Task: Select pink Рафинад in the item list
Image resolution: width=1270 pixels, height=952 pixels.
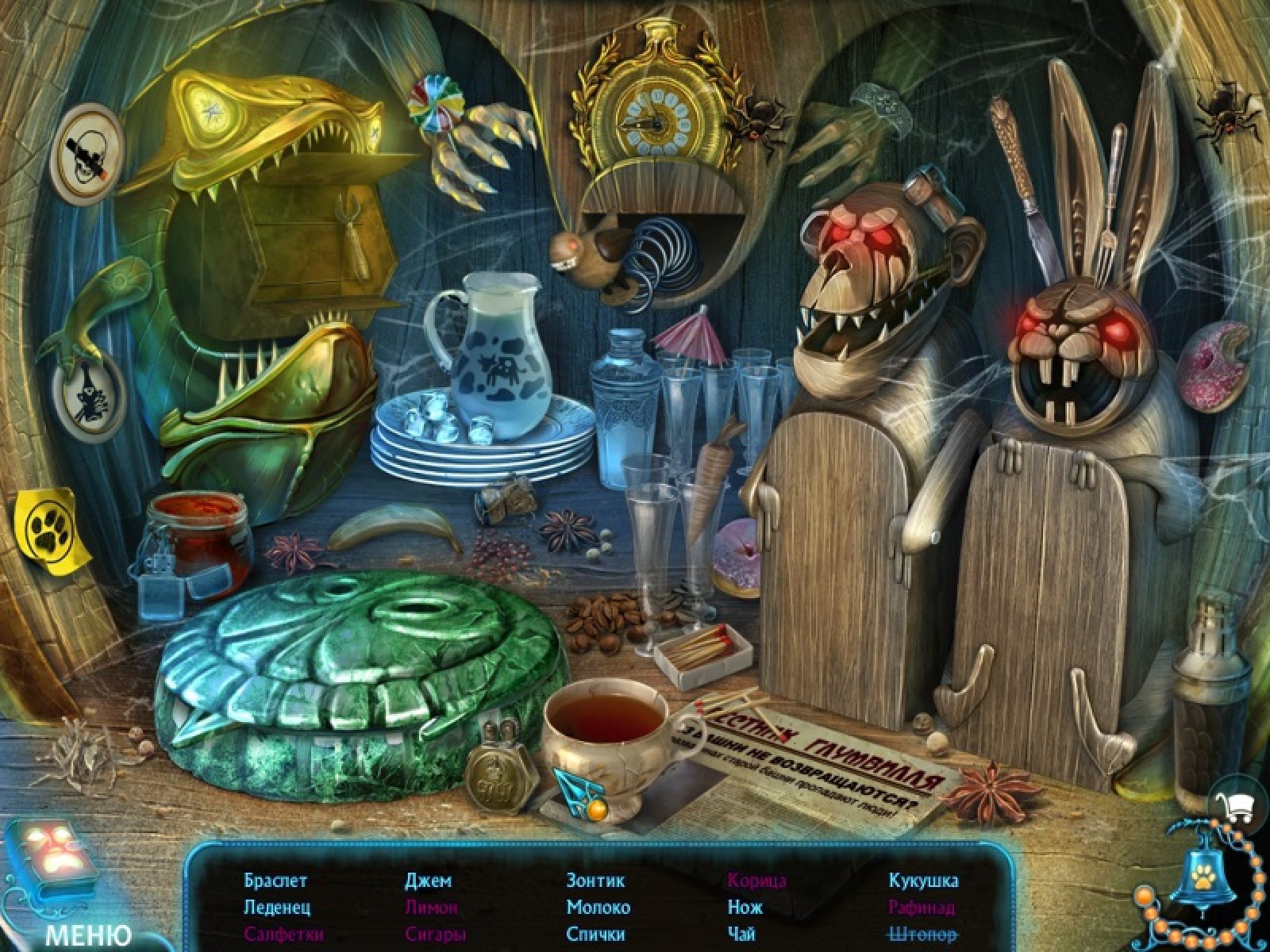Action: coord(922,907)
